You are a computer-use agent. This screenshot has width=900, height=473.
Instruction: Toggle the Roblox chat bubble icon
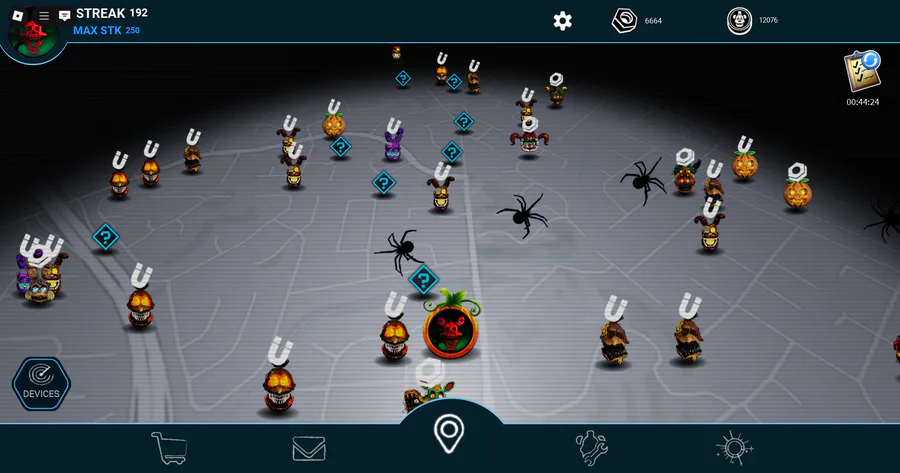point(65,15)
